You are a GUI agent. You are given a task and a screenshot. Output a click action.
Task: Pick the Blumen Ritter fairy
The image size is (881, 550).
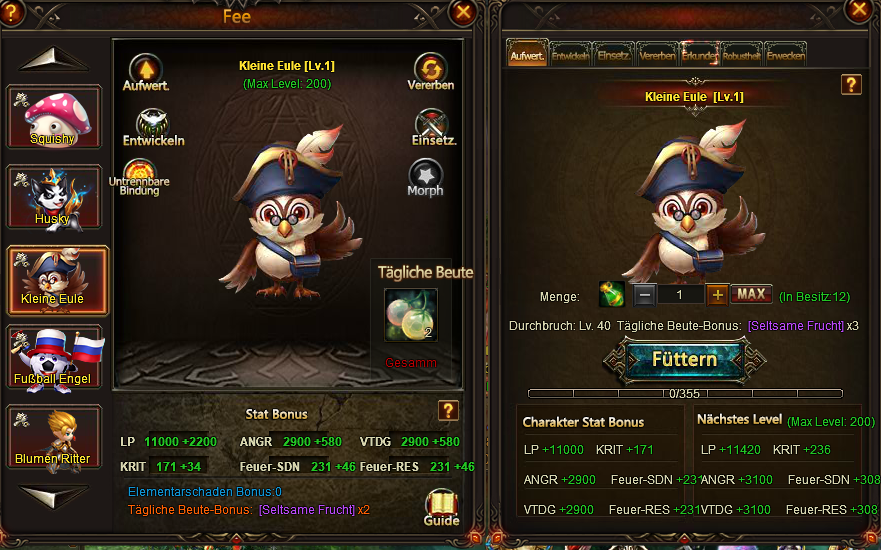54,435
